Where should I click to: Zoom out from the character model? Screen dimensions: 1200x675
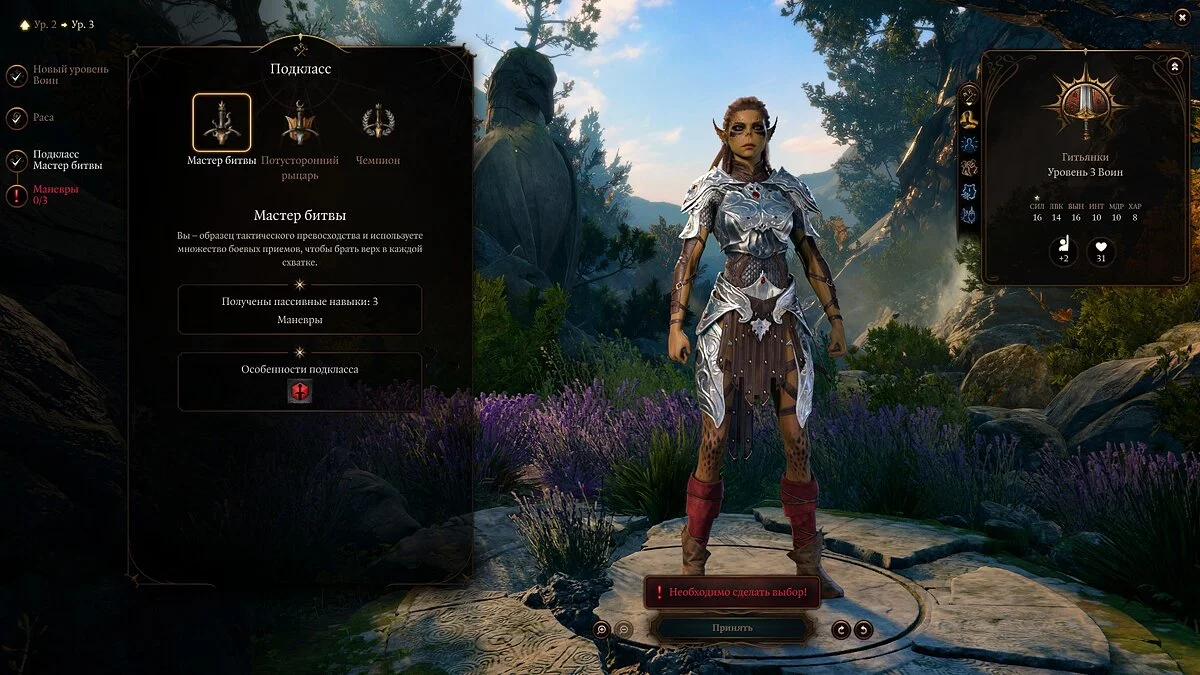623,629
